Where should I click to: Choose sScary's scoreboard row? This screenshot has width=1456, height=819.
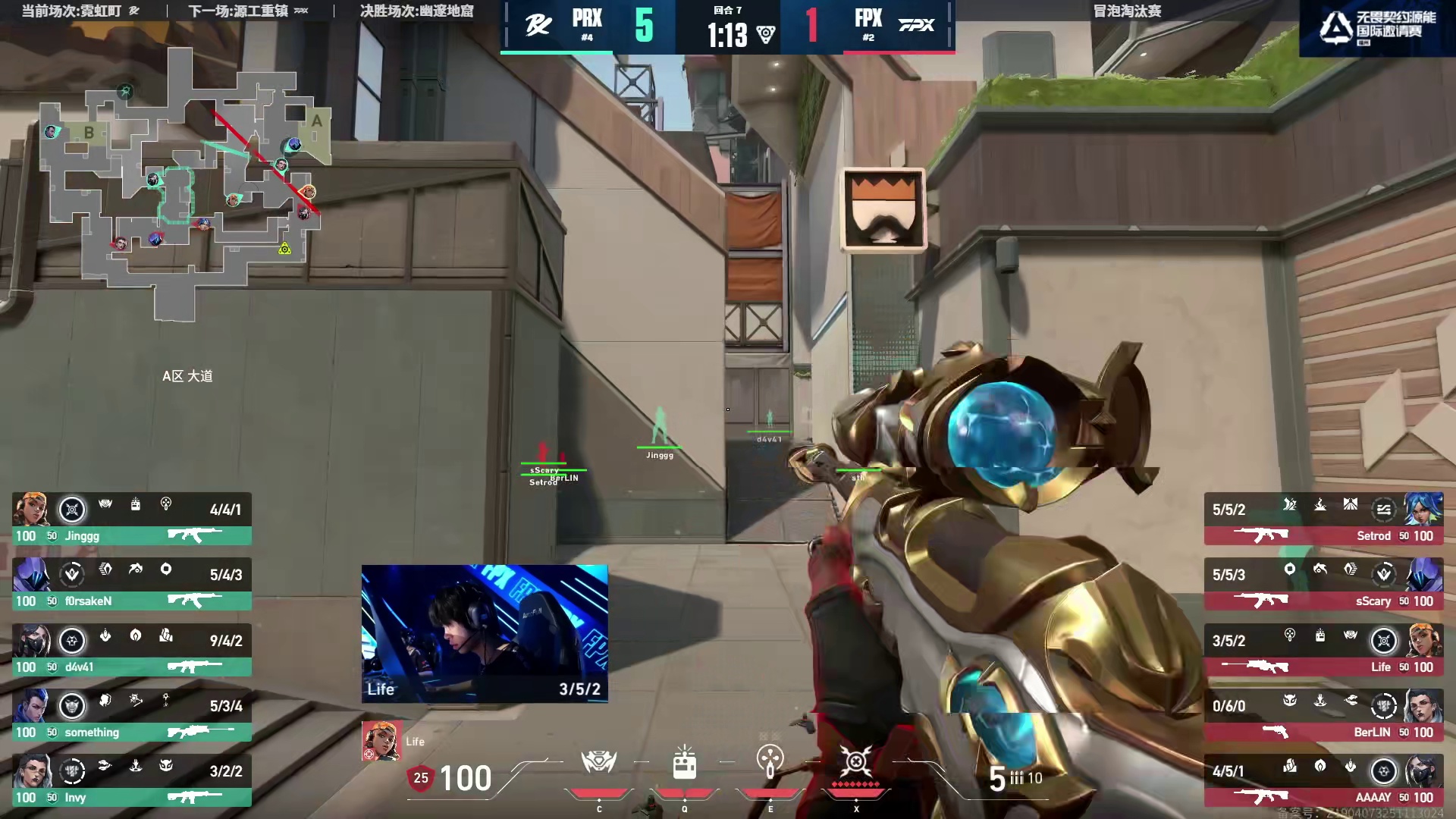(1323, 585)
